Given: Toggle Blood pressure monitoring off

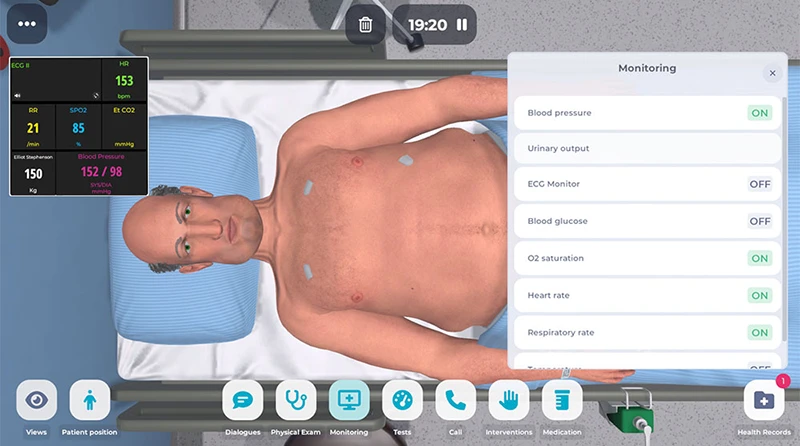Looking at the screenshot, I should tap(759, 113).
